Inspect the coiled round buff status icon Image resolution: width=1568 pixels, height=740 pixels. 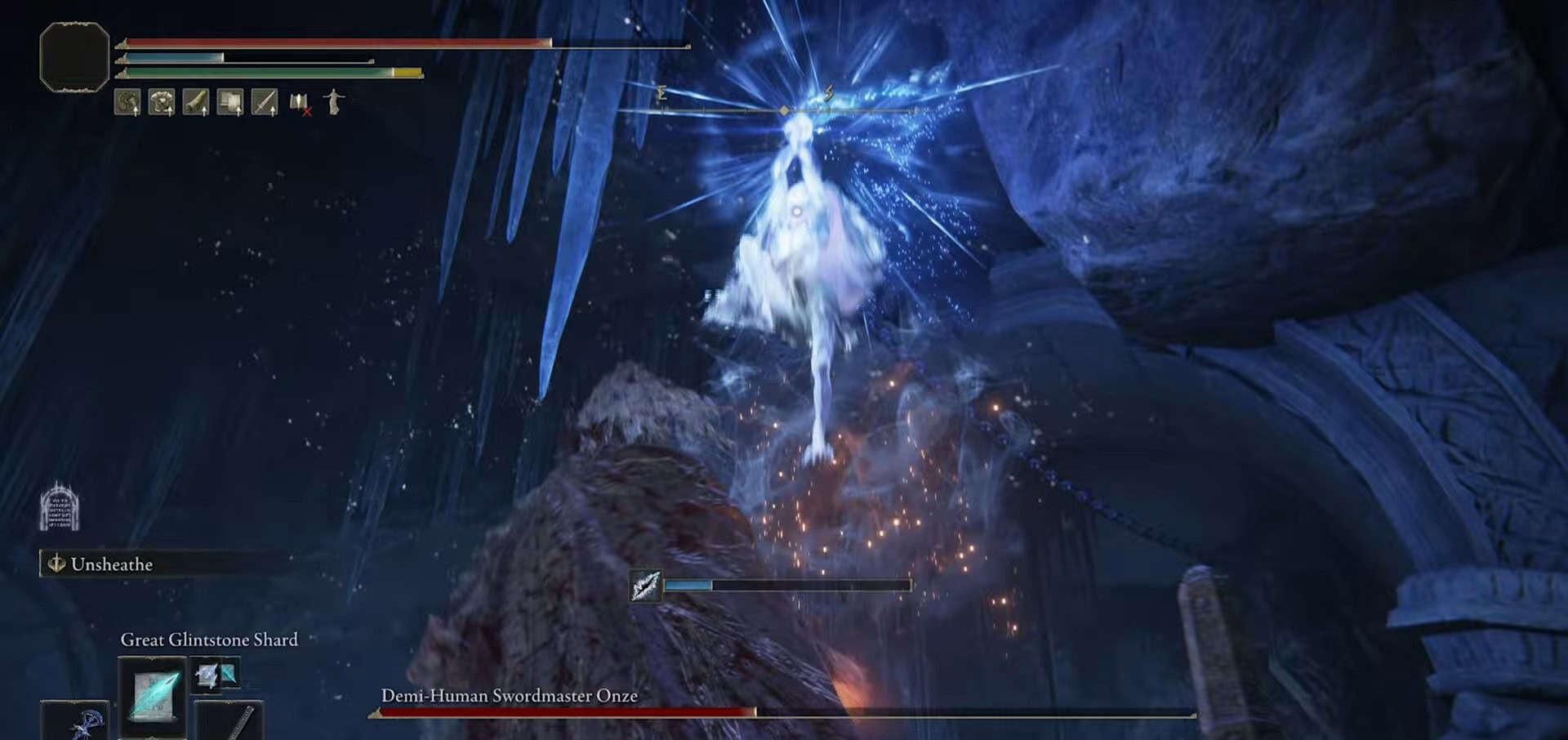click(127, 102)
